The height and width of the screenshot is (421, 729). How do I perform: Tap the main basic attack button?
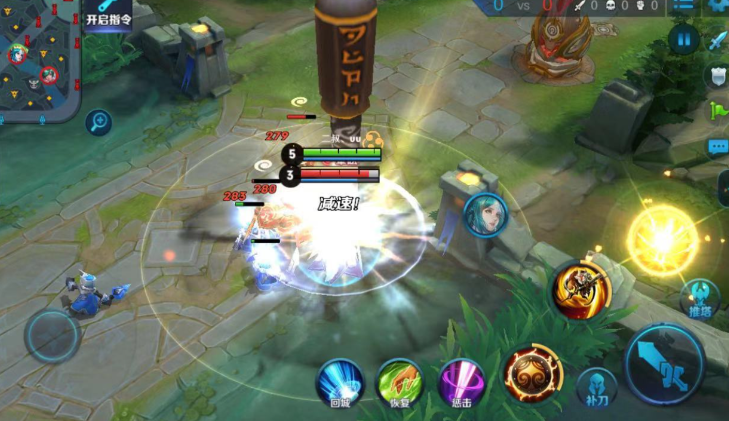point(665,364)
